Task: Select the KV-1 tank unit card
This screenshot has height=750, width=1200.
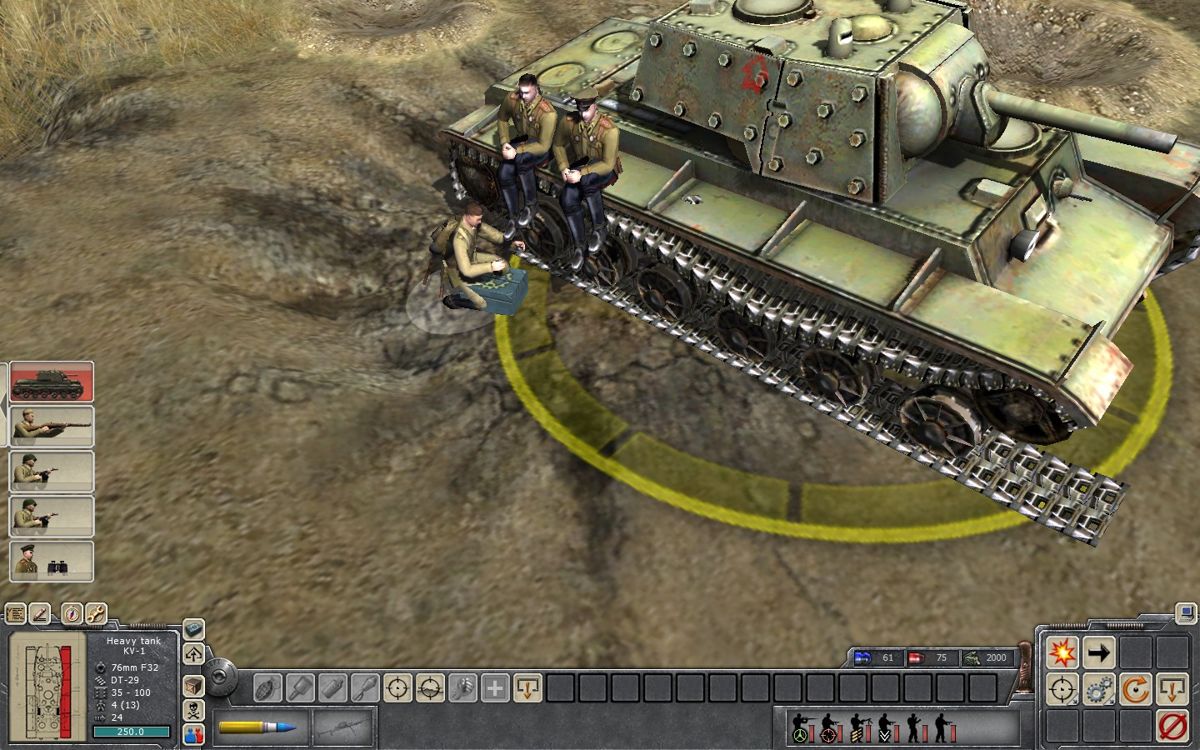Action: click(x=51, y=382)
